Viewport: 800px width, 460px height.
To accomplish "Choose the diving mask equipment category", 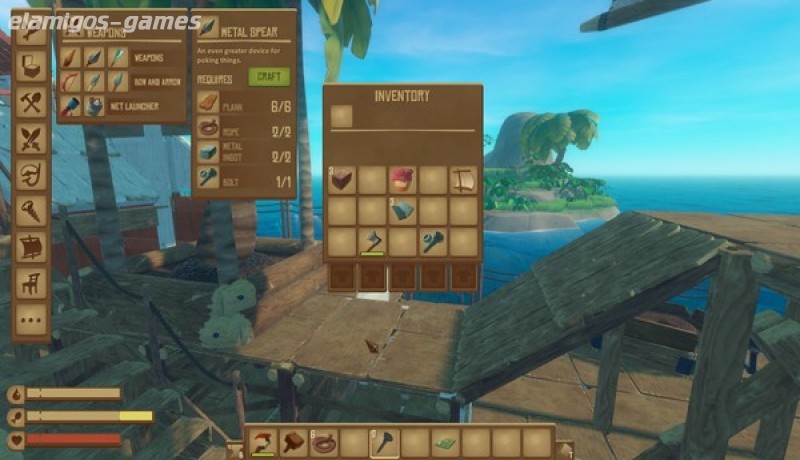I will coord(32,173).
